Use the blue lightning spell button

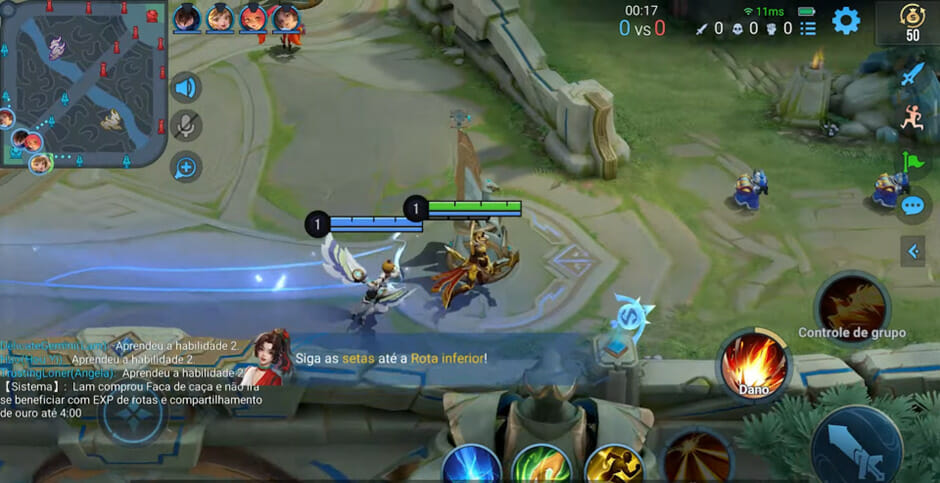point(471,466)
